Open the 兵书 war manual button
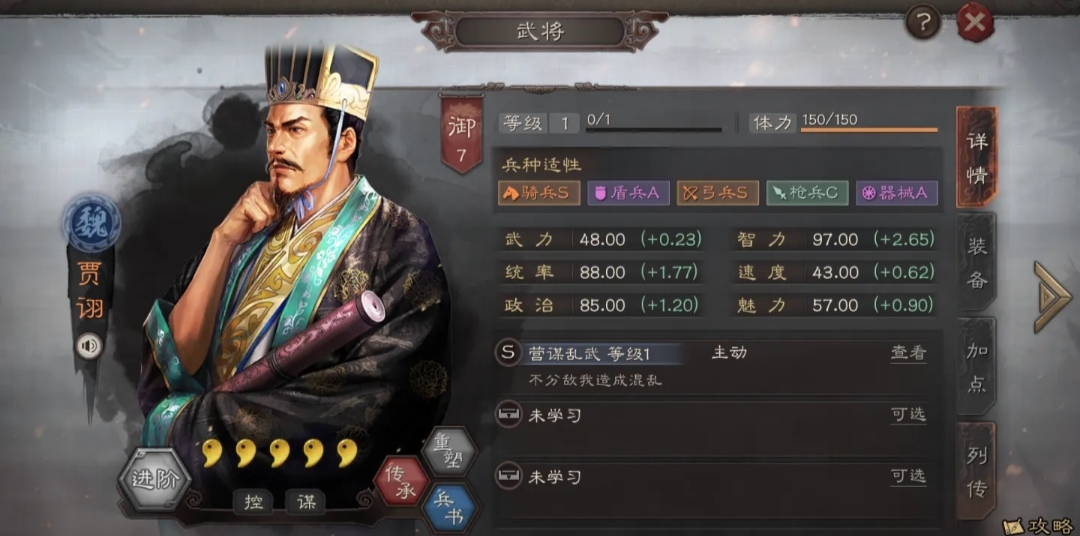 (x=450, y=506)
